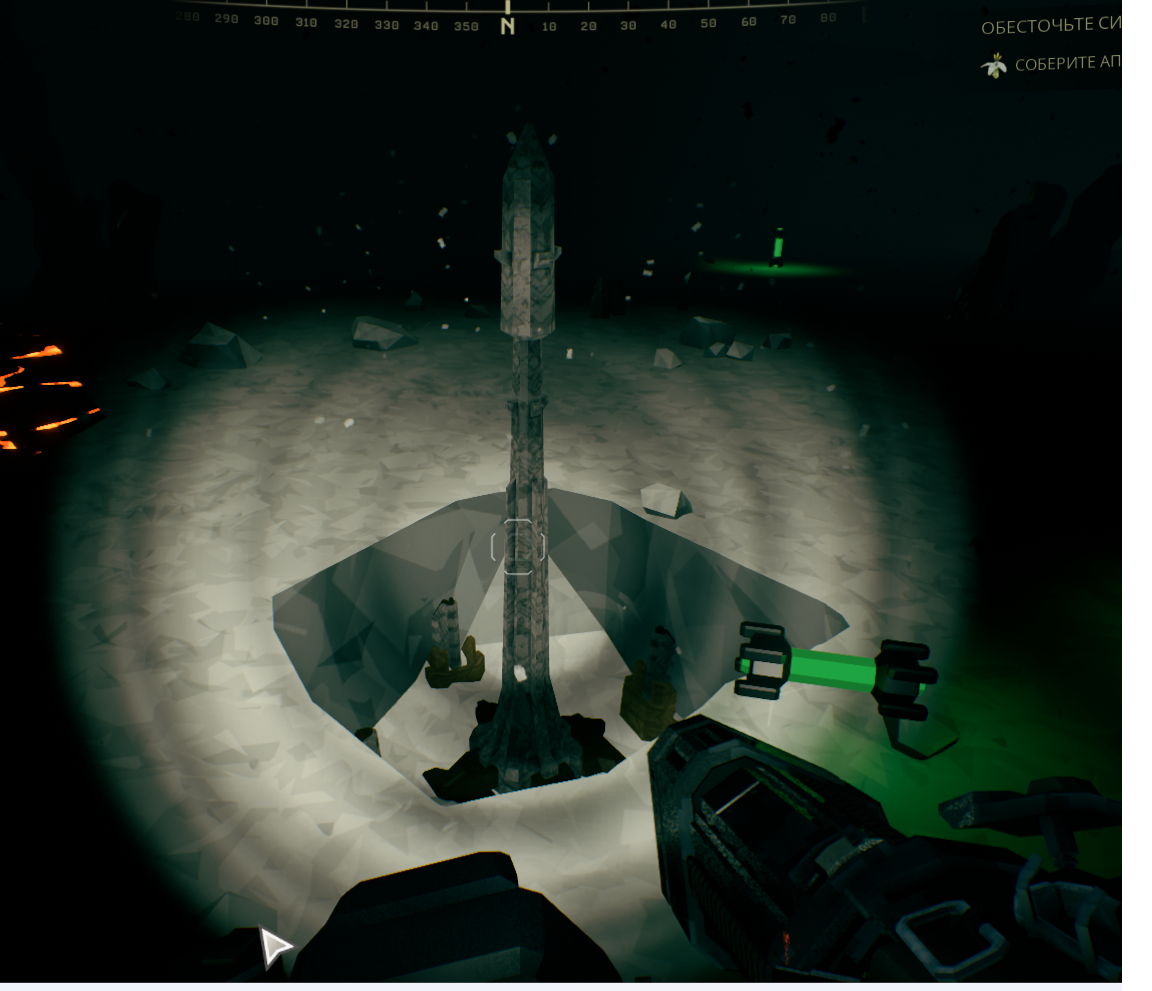Select the "ОБЕСТОЧЬТЕ СИ" objective entry
1152x991 pixels.
[1051, 27]
